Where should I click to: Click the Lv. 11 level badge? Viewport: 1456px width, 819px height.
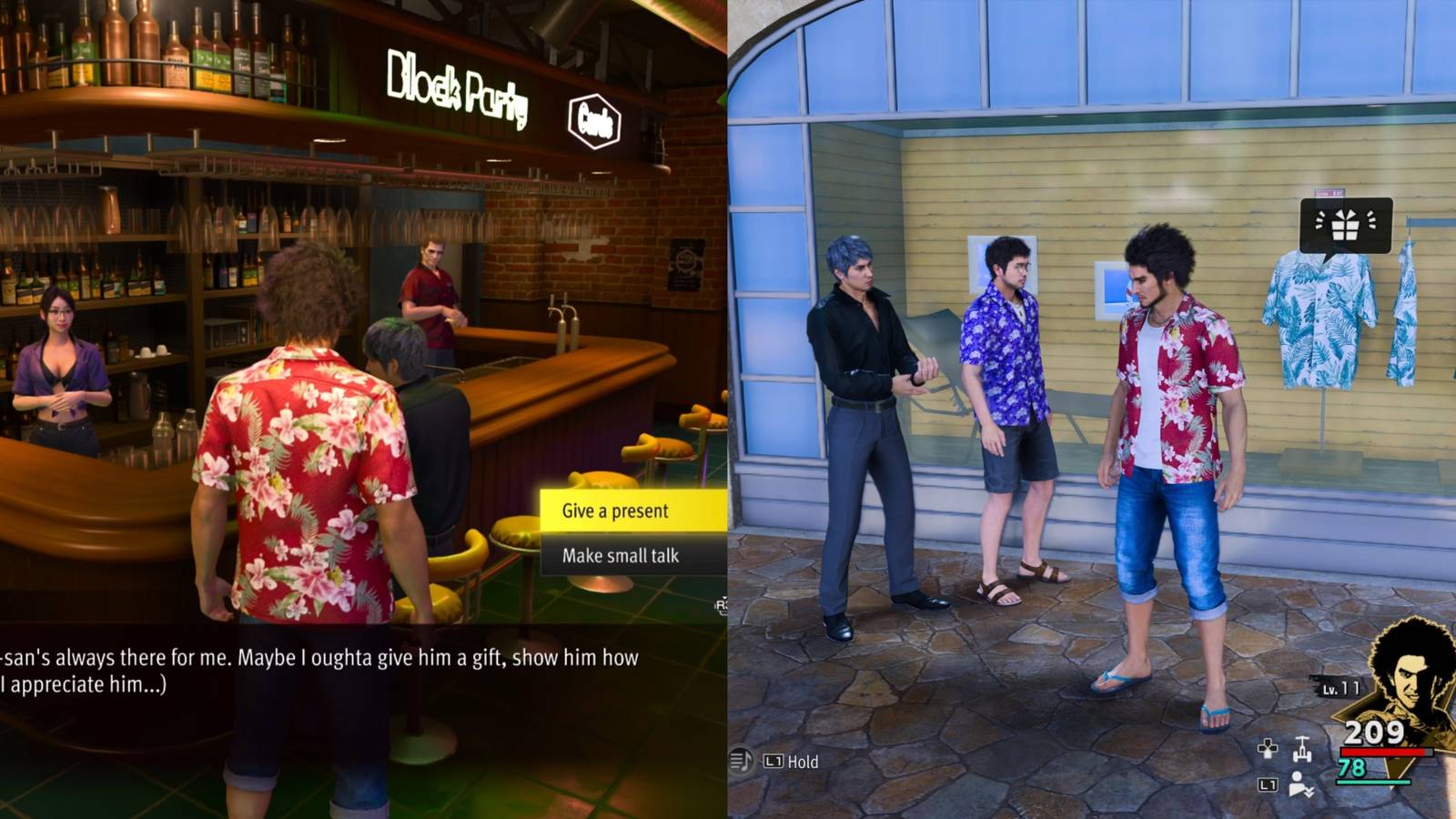tap(1340, 689)
